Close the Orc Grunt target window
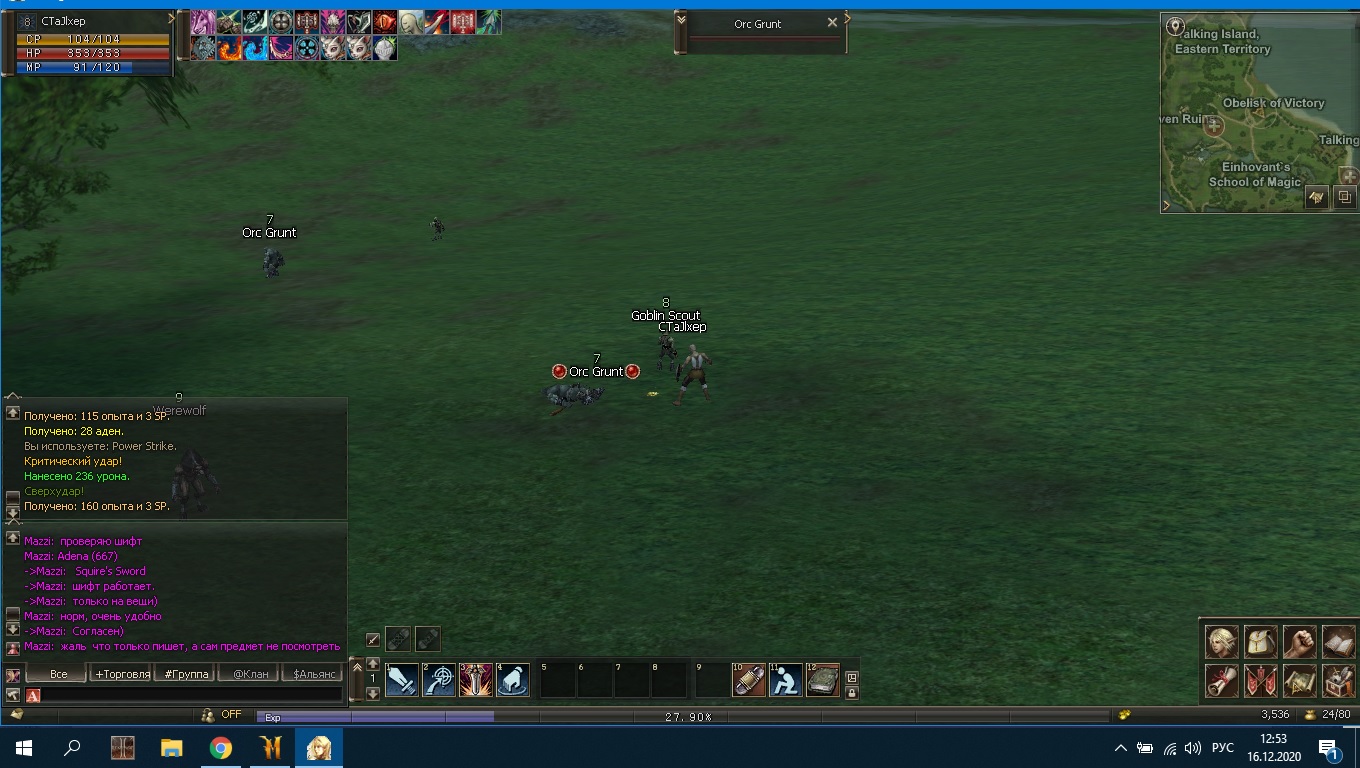This screenshot has height=768, width=1360. click(x=832, y=23)
